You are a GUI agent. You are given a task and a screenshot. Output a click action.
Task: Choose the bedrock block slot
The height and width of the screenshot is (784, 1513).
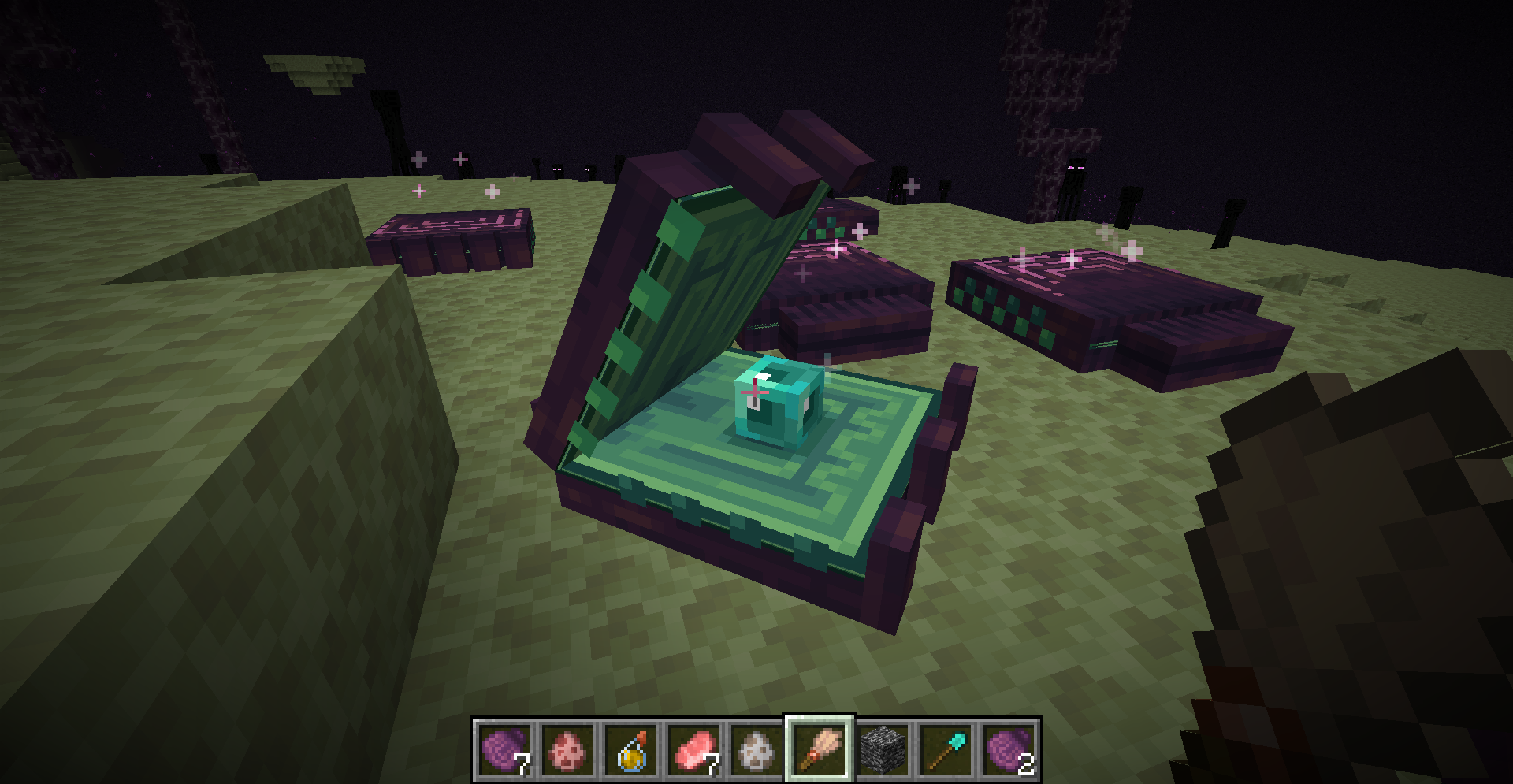point(883,749)
